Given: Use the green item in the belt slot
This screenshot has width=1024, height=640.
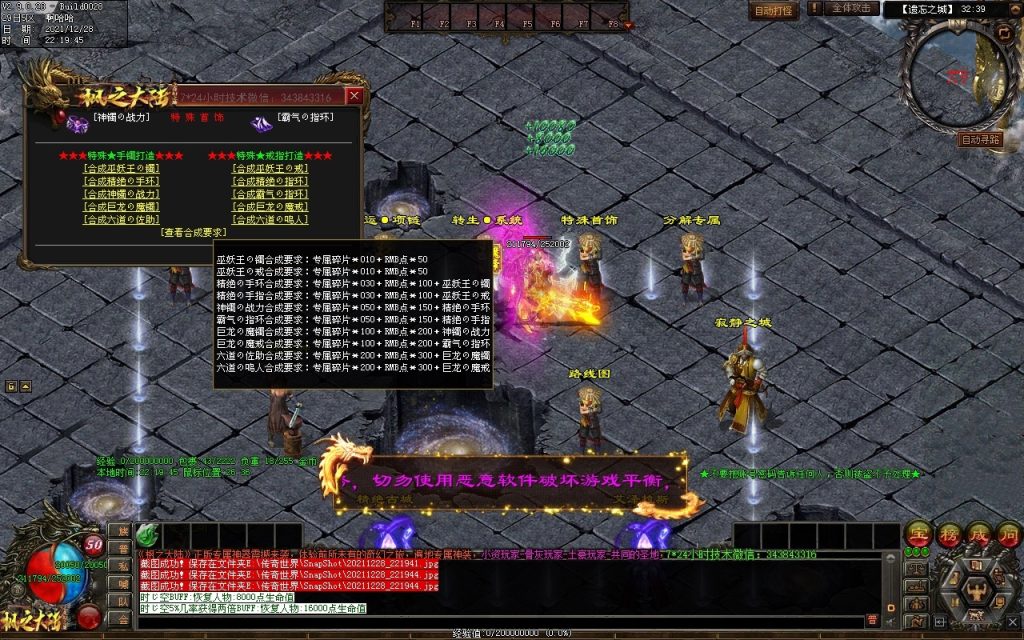Looking at the screenshot, I should point(147,535).
